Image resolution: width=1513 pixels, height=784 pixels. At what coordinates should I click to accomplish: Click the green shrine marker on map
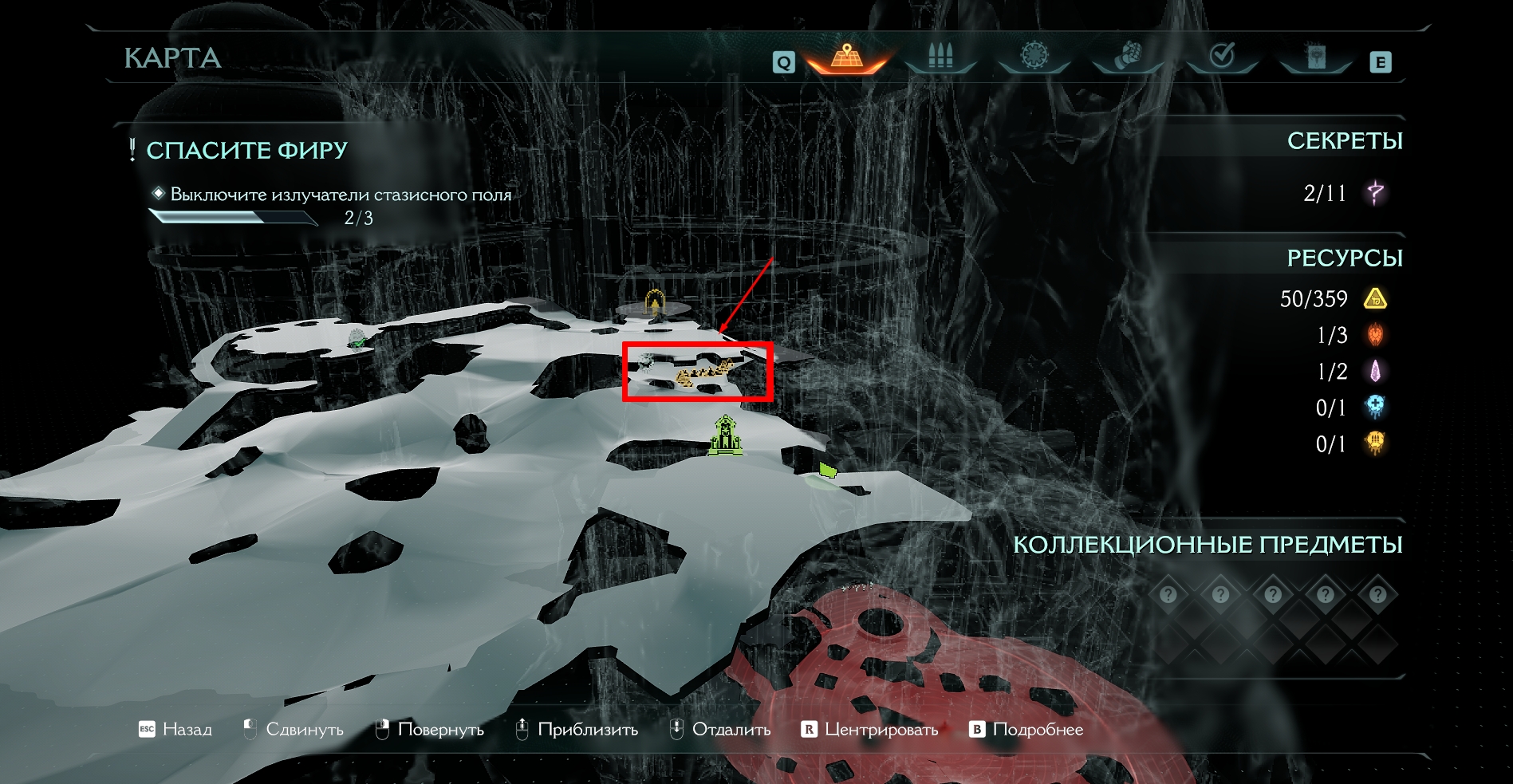pos(726,436)
